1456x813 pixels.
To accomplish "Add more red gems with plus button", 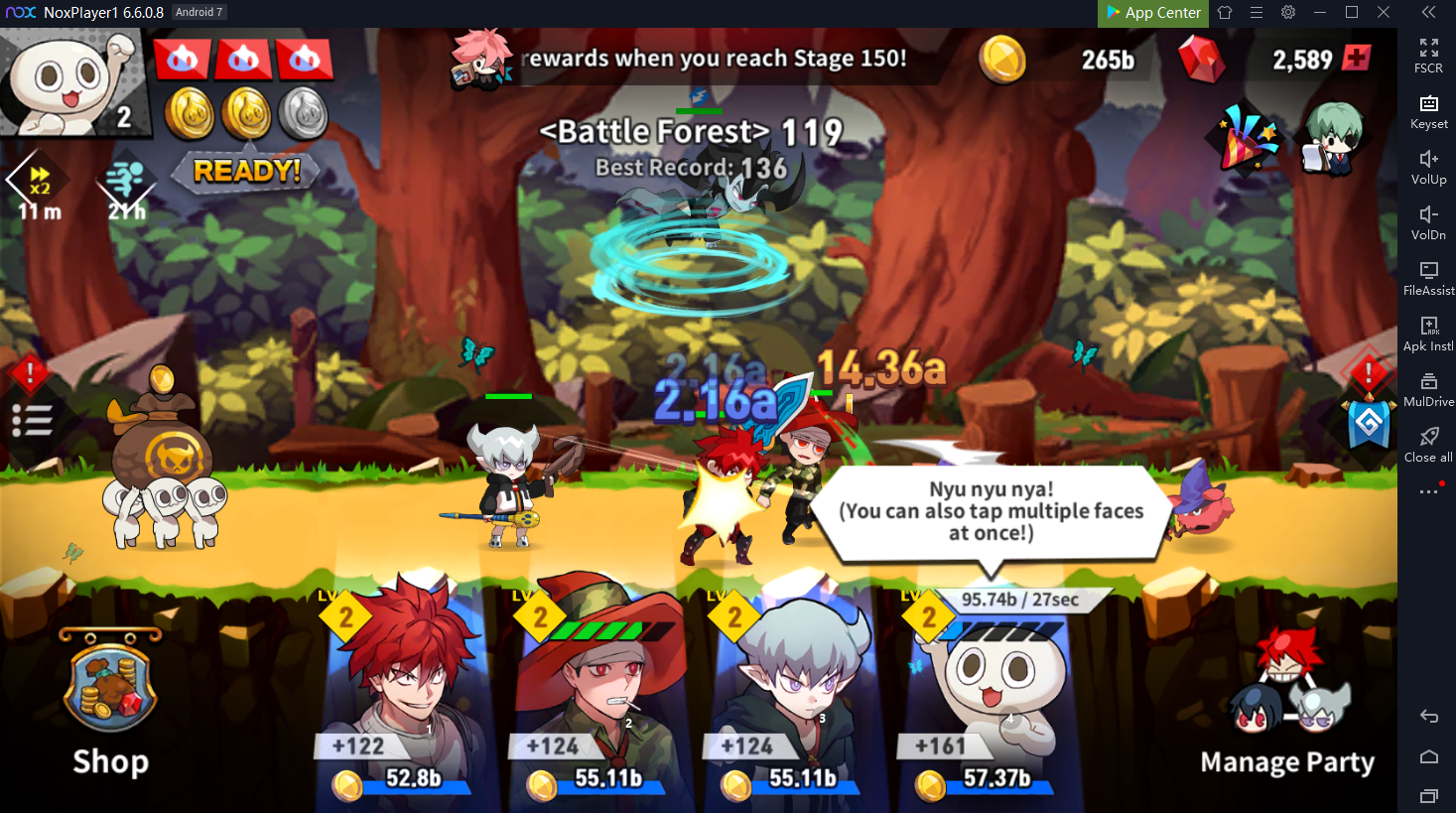I will pyautogui.click(x=1356, y=58).
